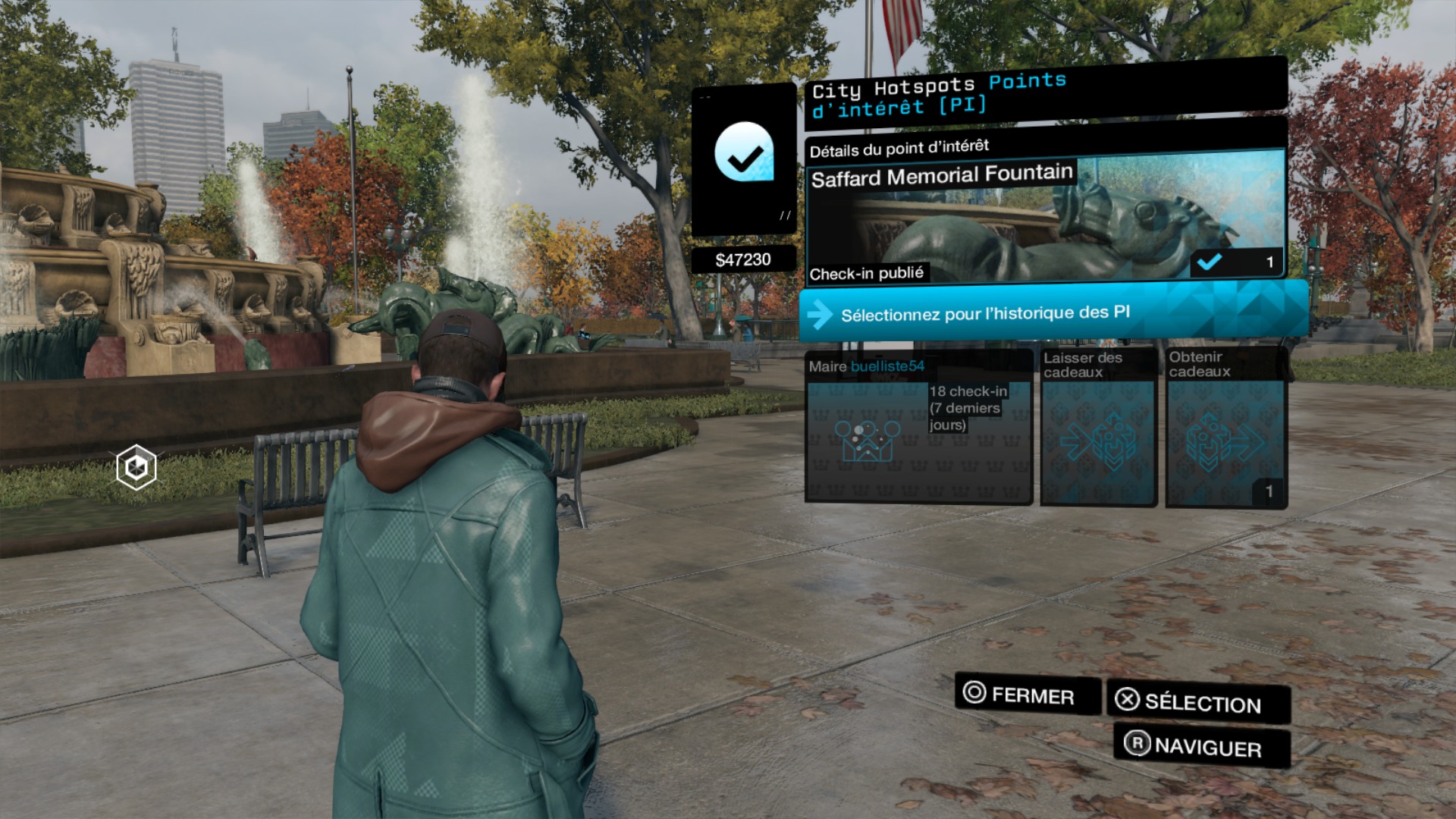Choose the Obtenir cadeaux tile
The width and height of the screenshot is (1456, 819).
pyautogui.click(x=1225, y=428)
